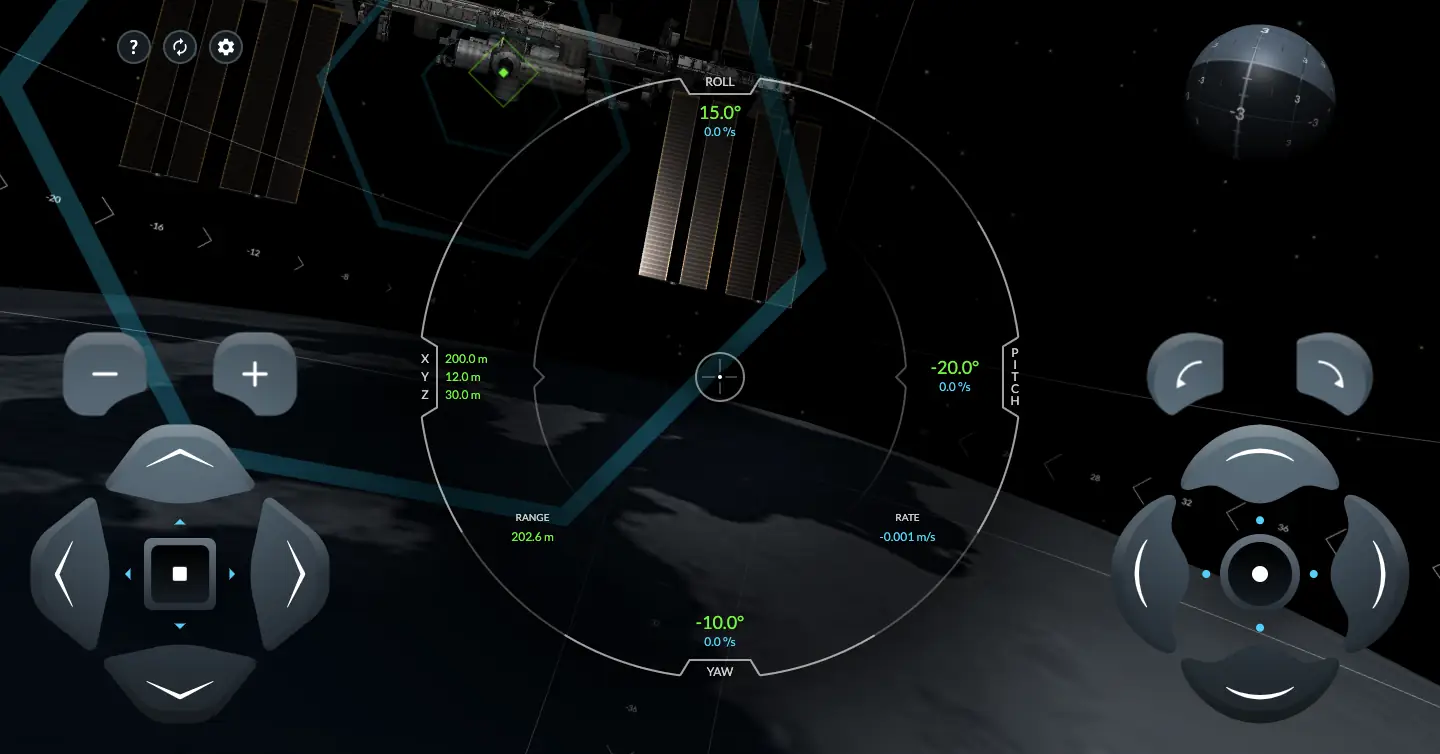Roll spacecraft right using clockwise arc icon
This screenshot has height=754, width=1440.
[x=1333, y=372]
